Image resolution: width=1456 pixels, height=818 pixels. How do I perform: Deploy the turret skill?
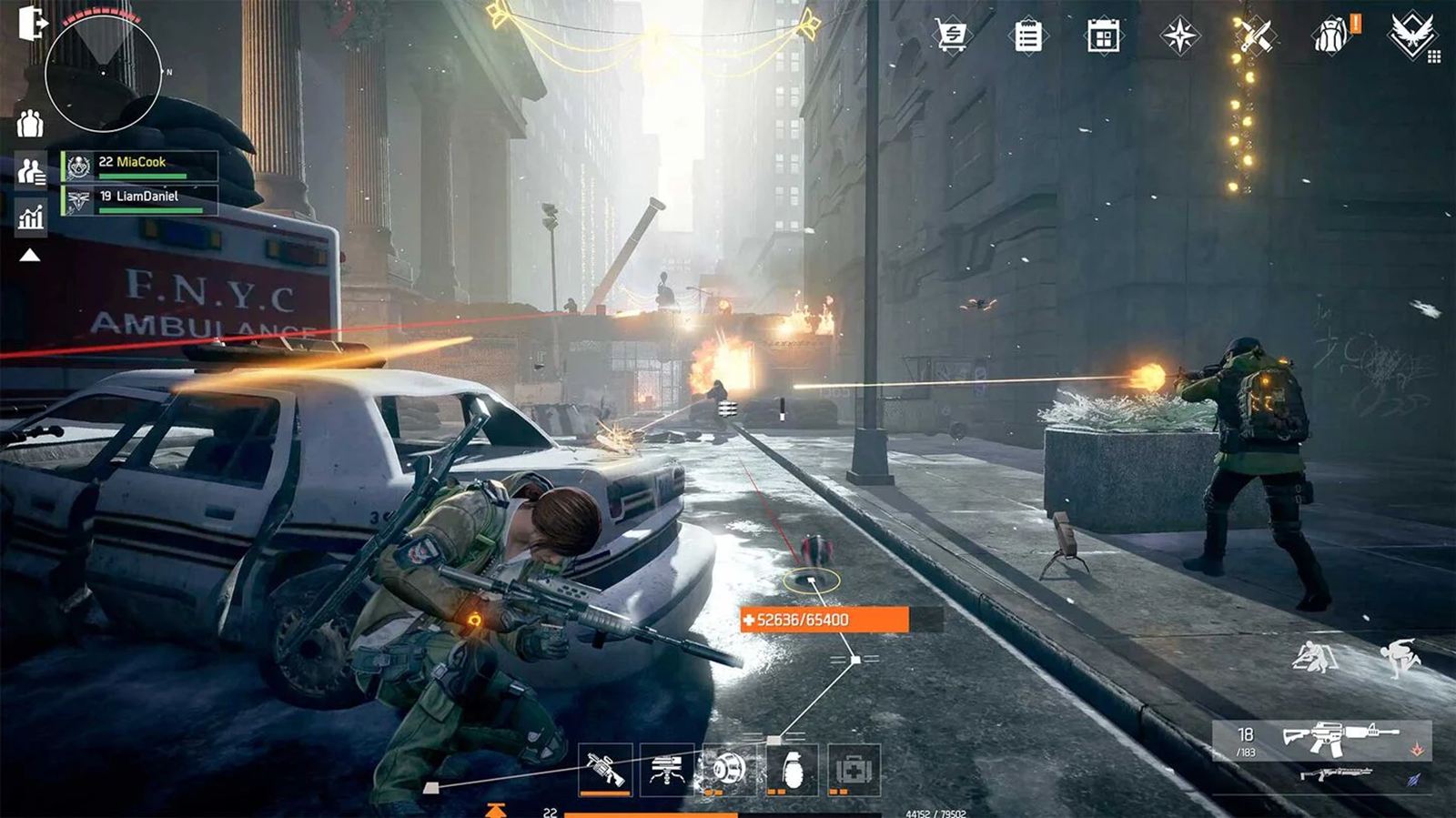tap(666, 770)
